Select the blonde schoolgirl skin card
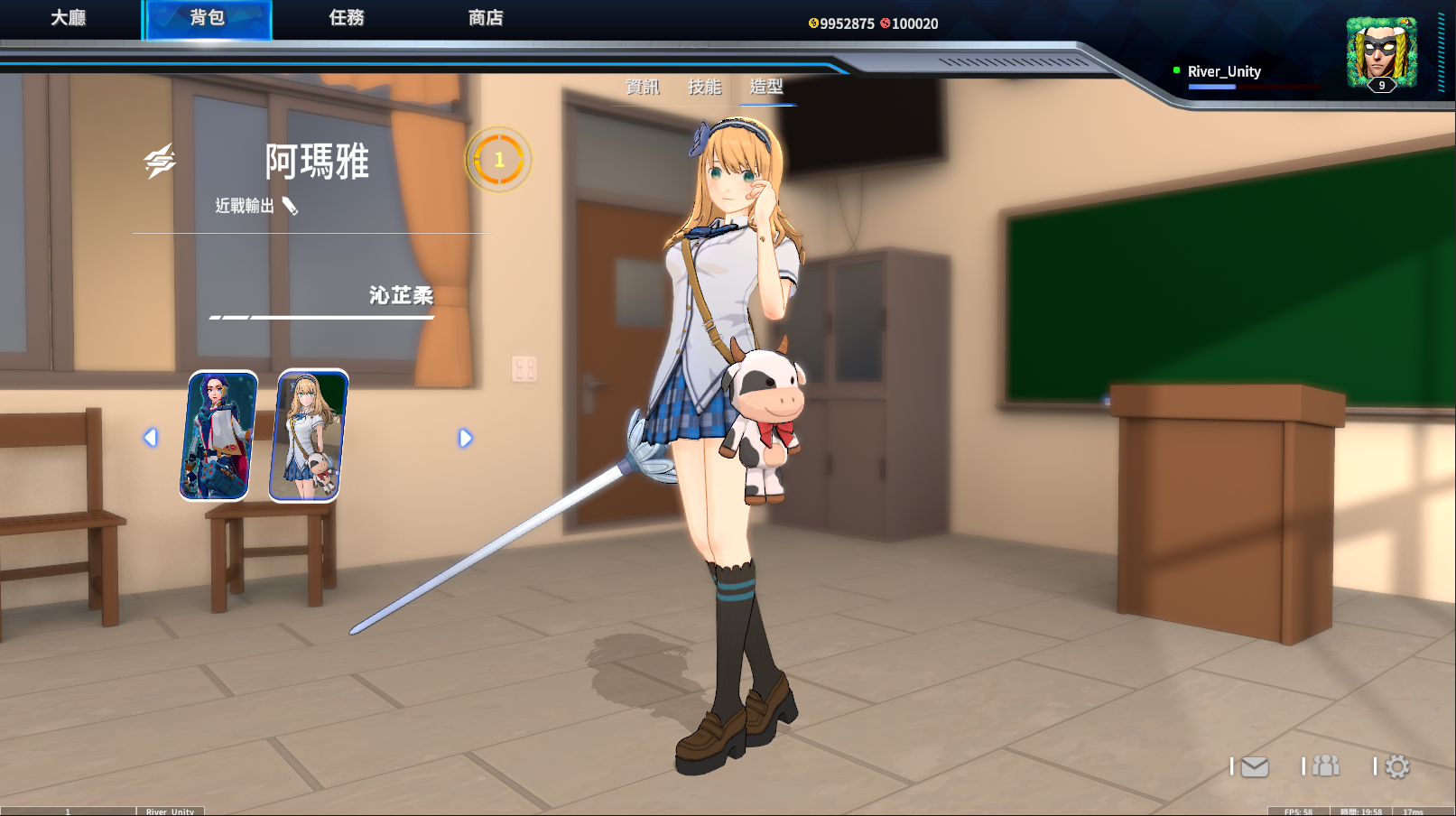1456x816 pixels. tap(309, 435)
